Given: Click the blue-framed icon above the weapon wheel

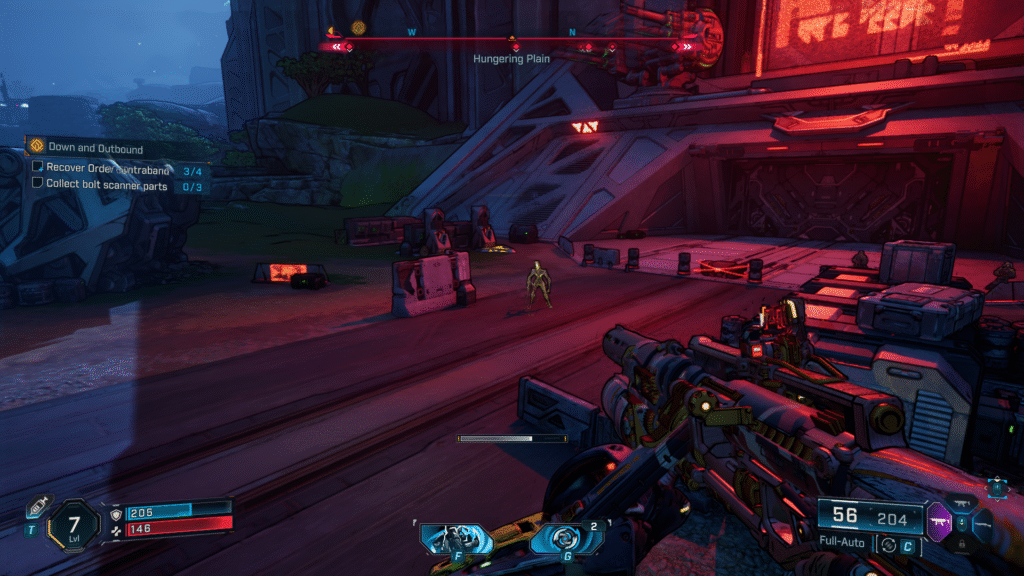Looking at the screenshot, I should pyautogui.click(x=996, y=488).
